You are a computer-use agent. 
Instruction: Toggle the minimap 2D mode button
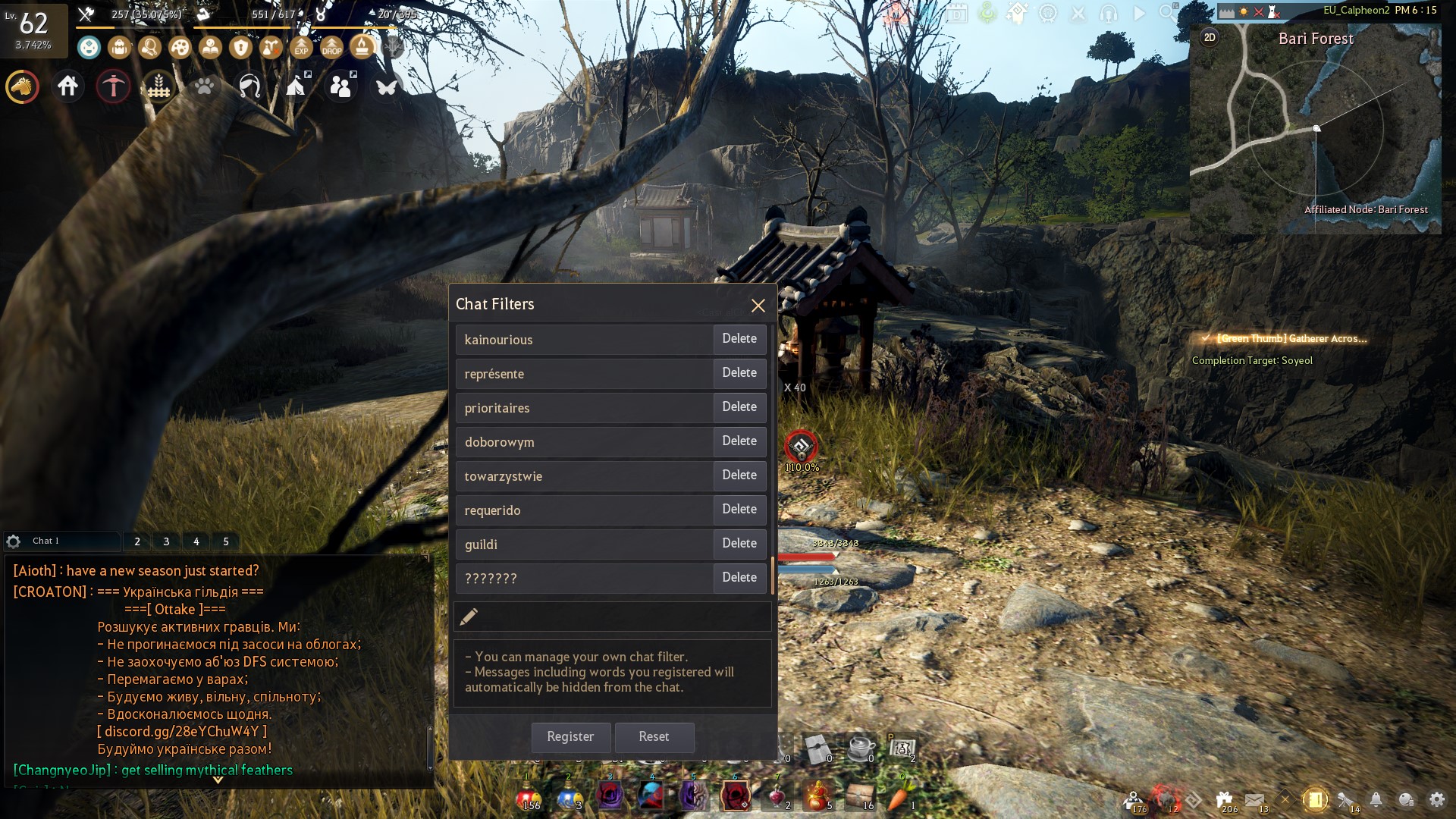coord(1210,38)
